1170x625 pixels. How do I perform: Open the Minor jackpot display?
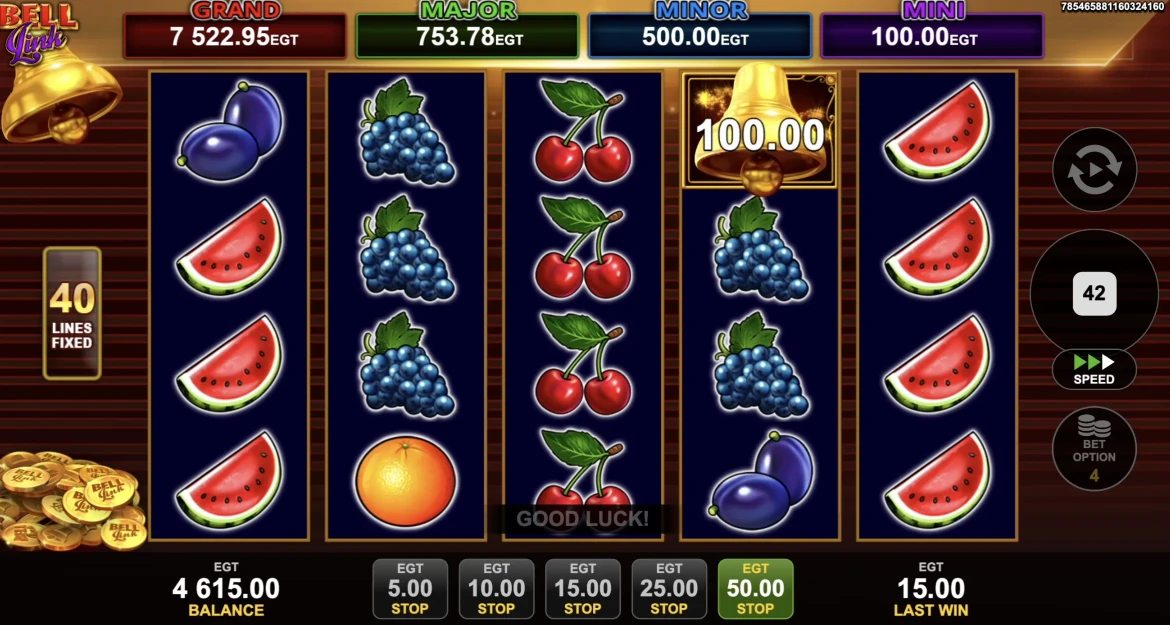[700, 34]
